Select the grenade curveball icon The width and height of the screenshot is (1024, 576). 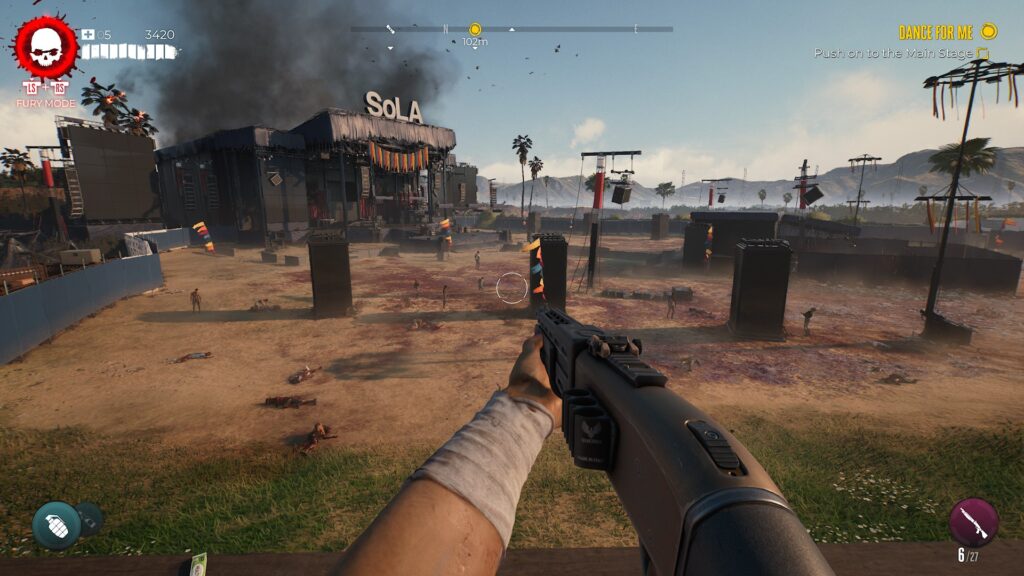[56, 525]
